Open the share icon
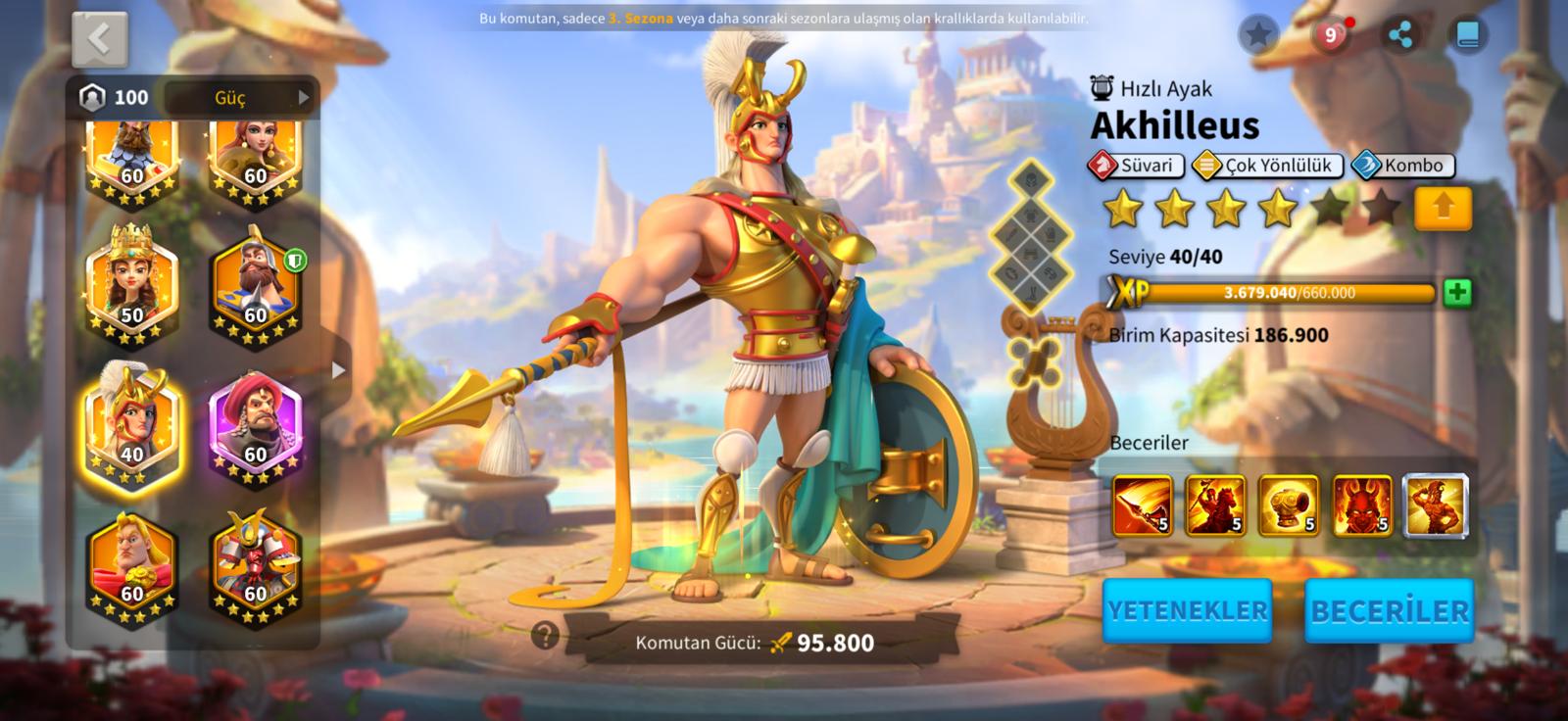The width and height of the screenshot is (1568, 721). pyautogui.click(x=1400, y=35)
